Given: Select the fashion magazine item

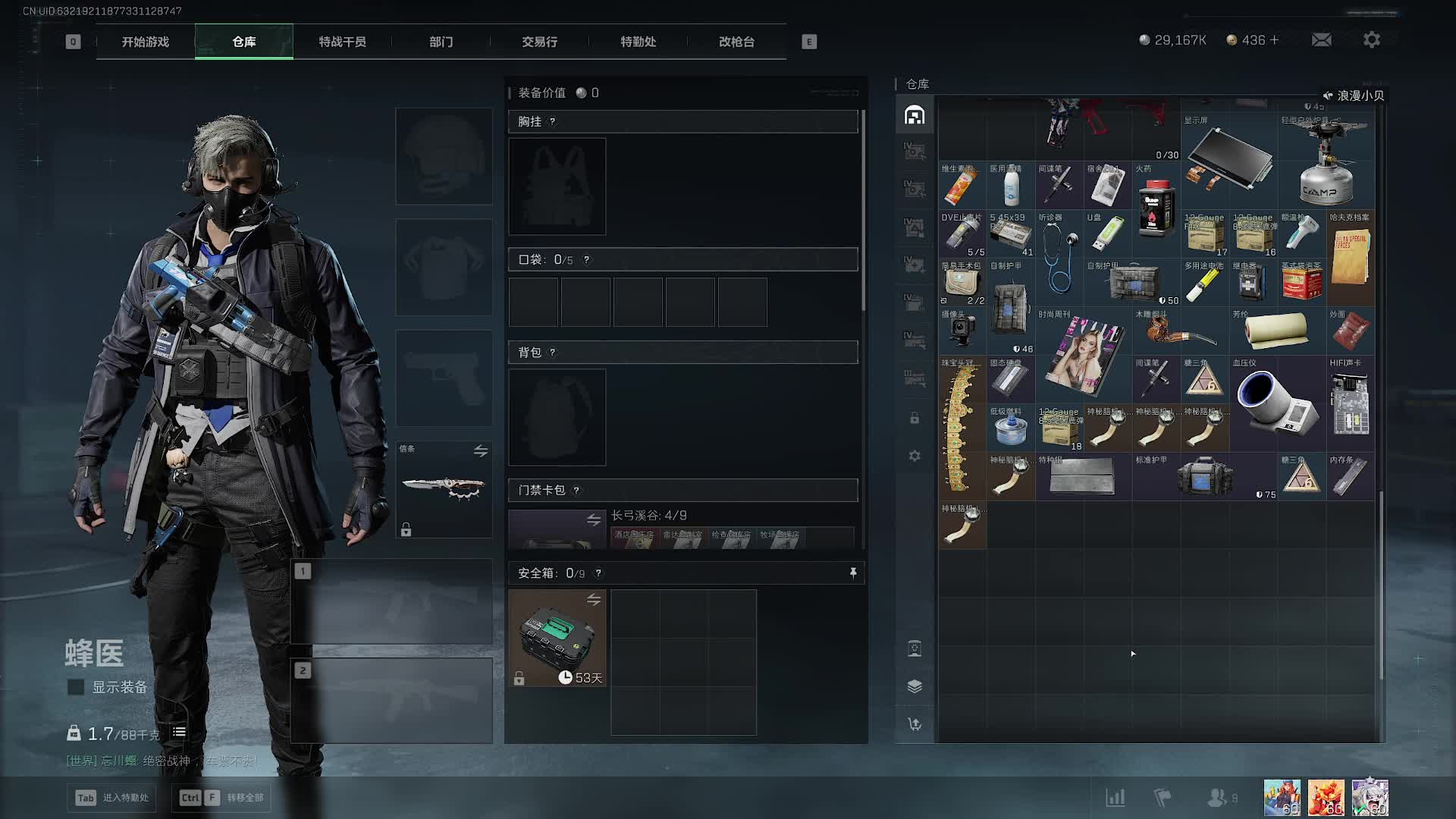Looking at the screenshot, I should [x=1083, y=355].
